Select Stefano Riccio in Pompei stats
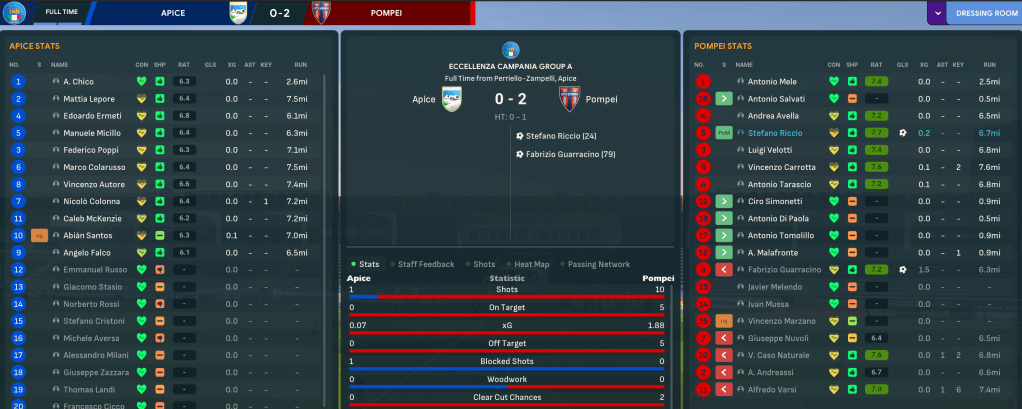 [x=776, y=132]
